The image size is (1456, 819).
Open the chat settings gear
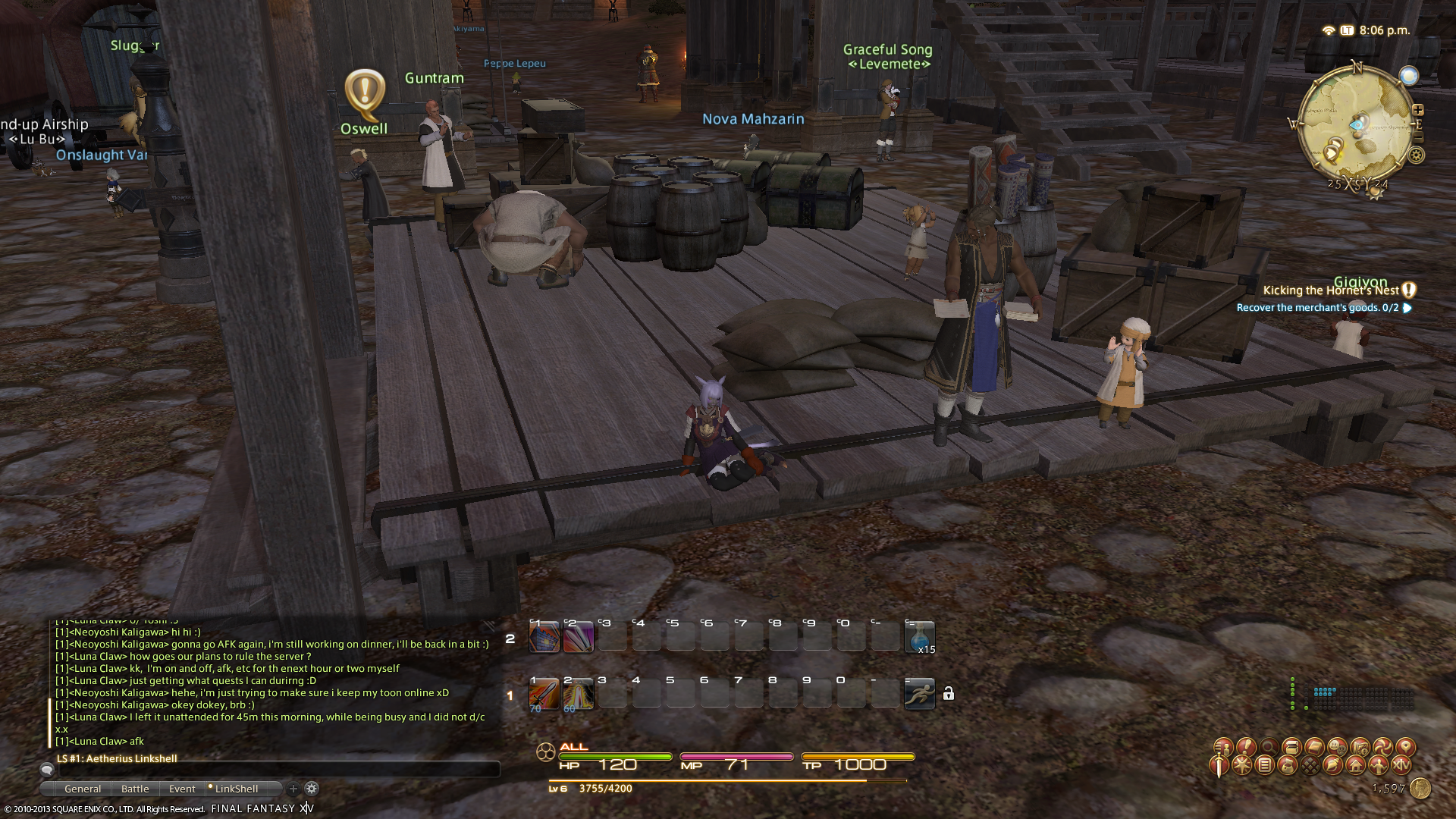(x=312, y=789)
